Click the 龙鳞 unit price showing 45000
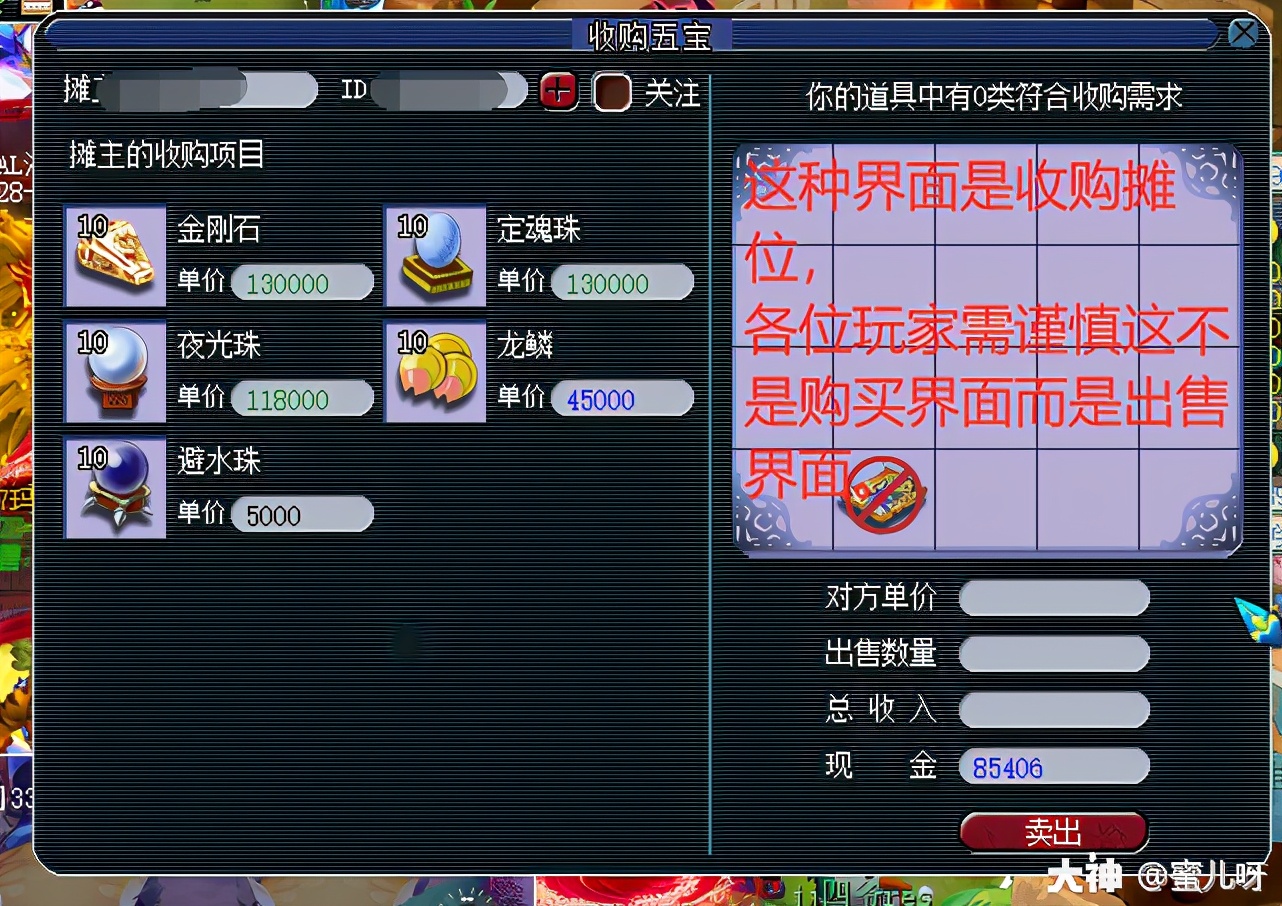1282x906 pixels. pos(622,399)
